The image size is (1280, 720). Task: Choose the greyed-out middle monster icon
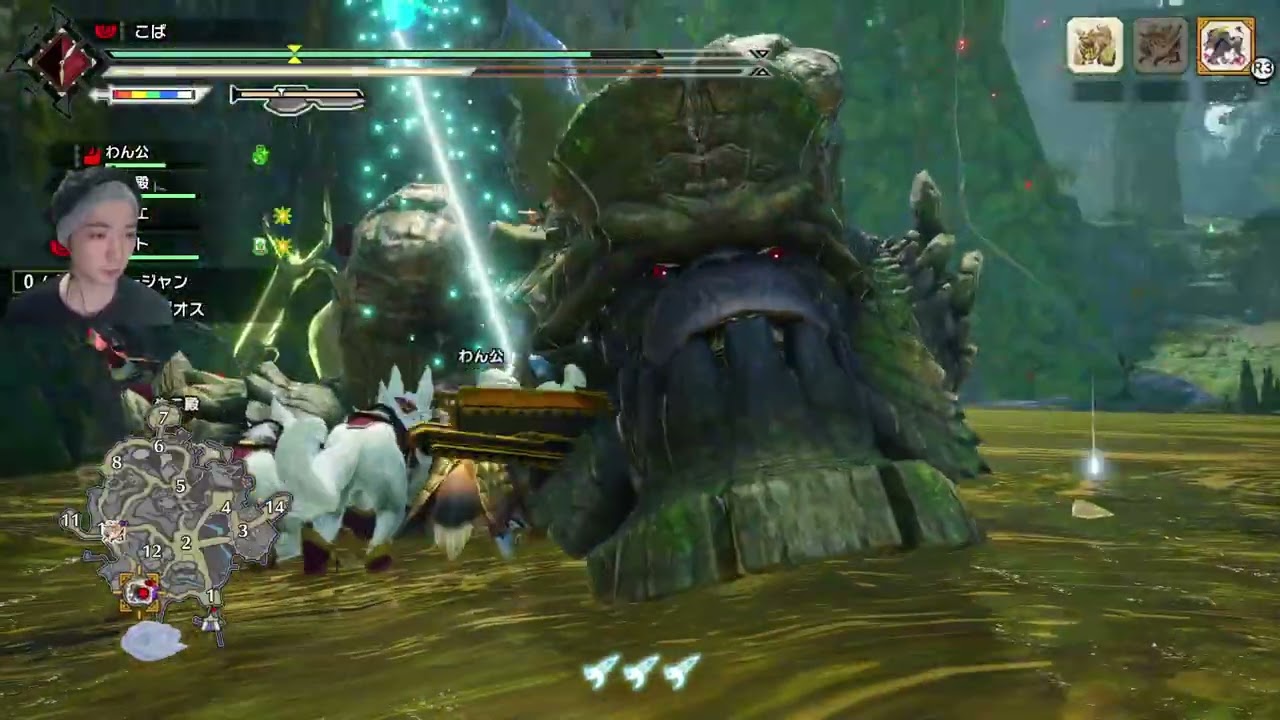1160,46
